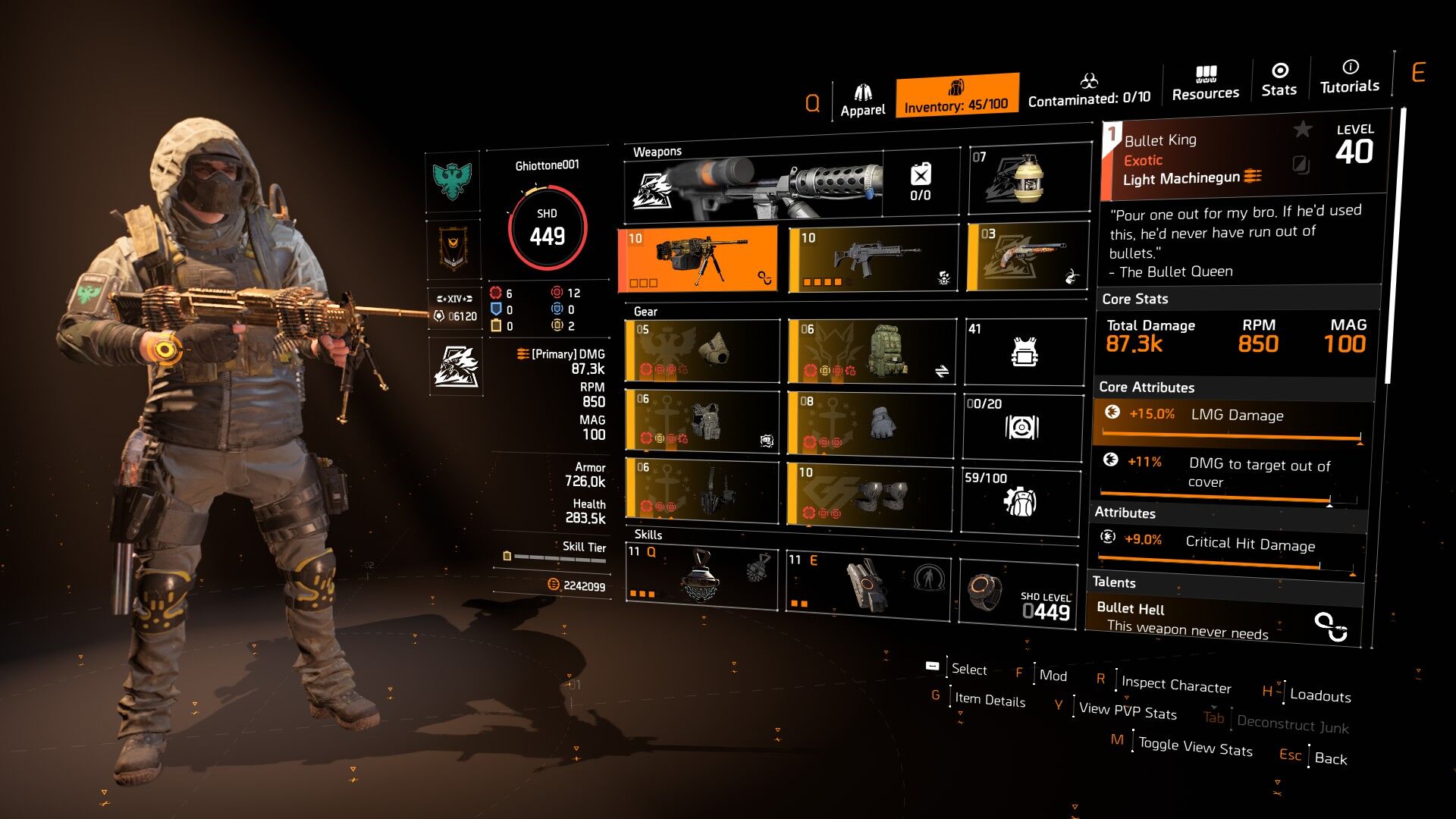
Task: View the Tutorials tab
Action: tap(1349, 77)
